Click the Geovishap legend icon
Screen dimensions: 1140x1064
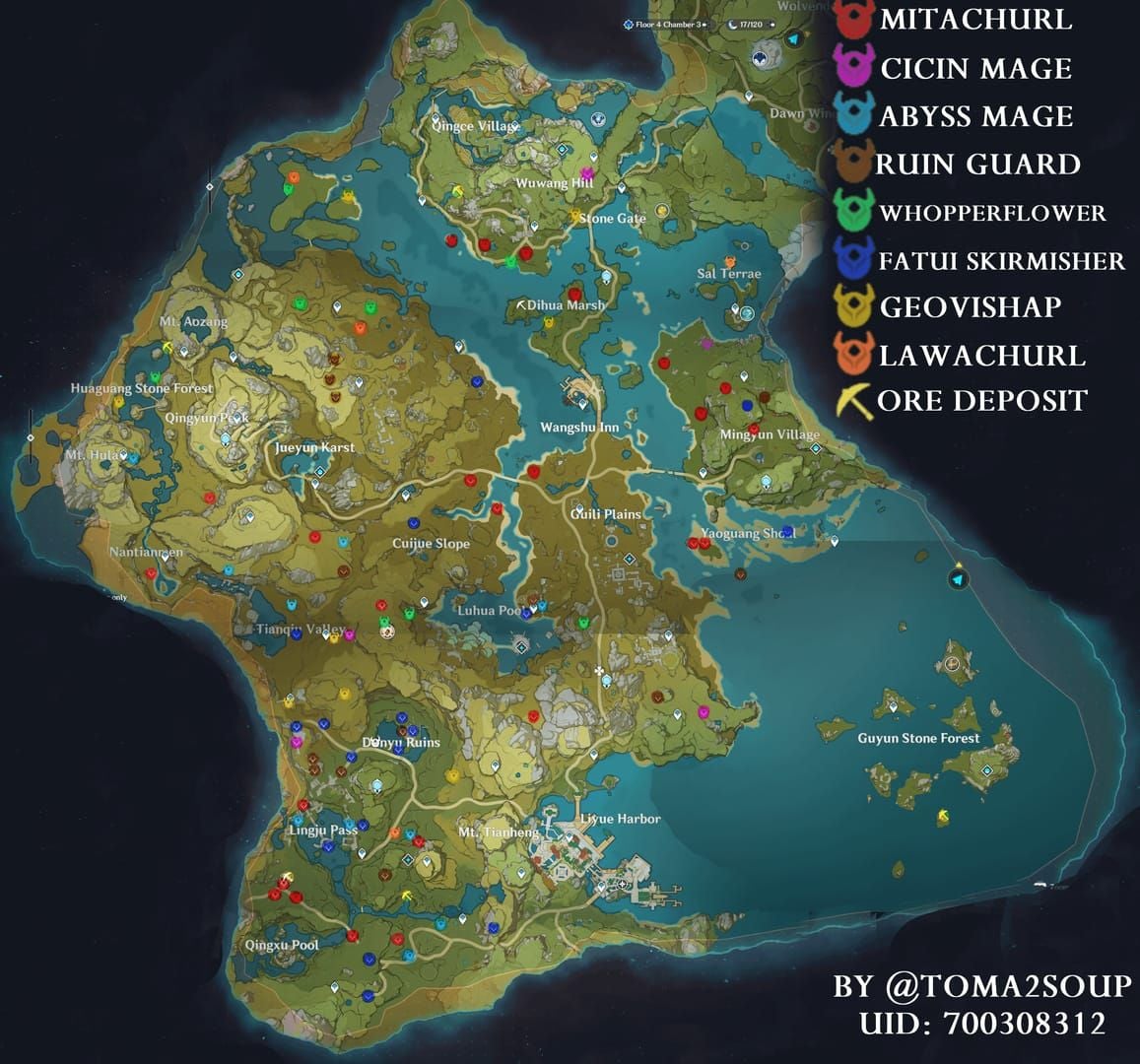853,305
